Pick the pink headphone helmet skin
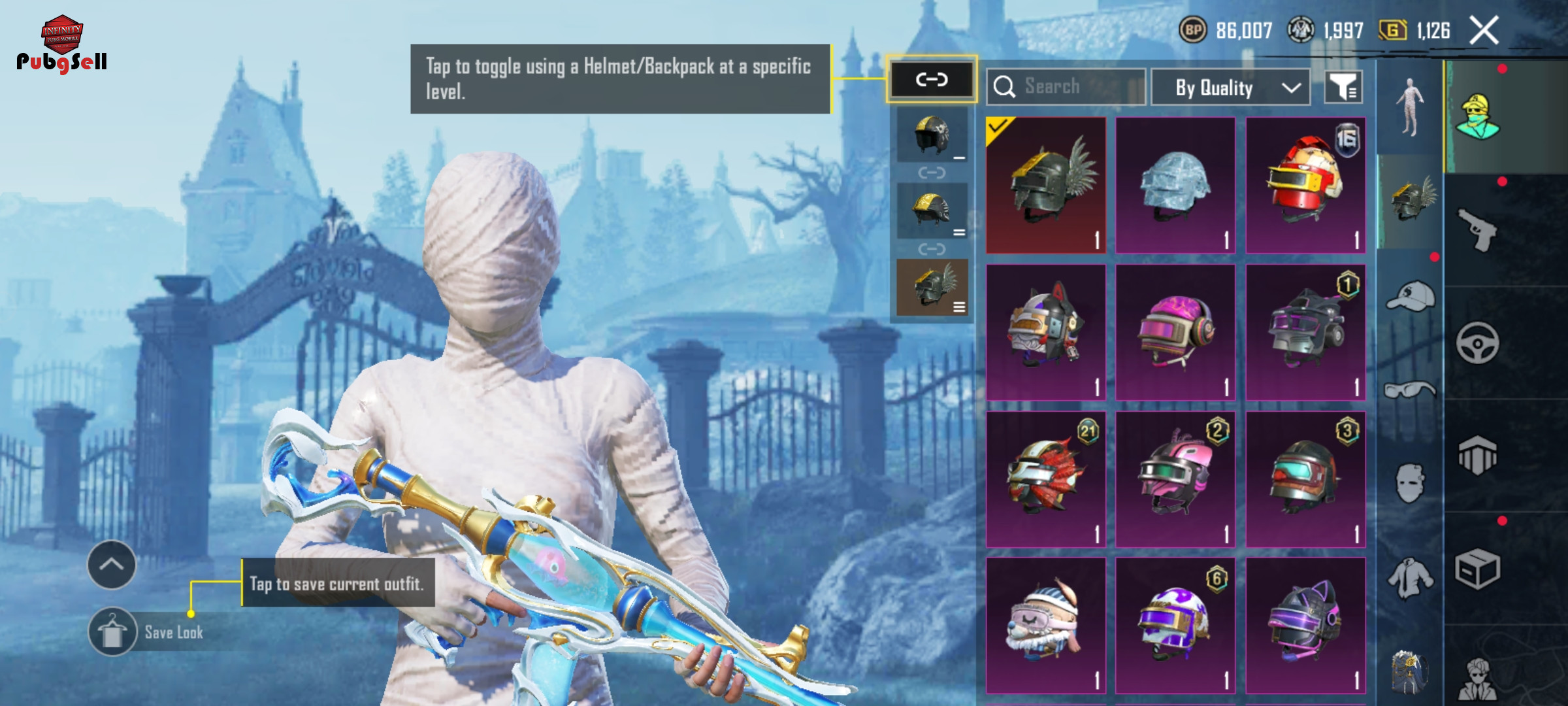Viewport: 1568px width, 706px height. pos(1175,332)
